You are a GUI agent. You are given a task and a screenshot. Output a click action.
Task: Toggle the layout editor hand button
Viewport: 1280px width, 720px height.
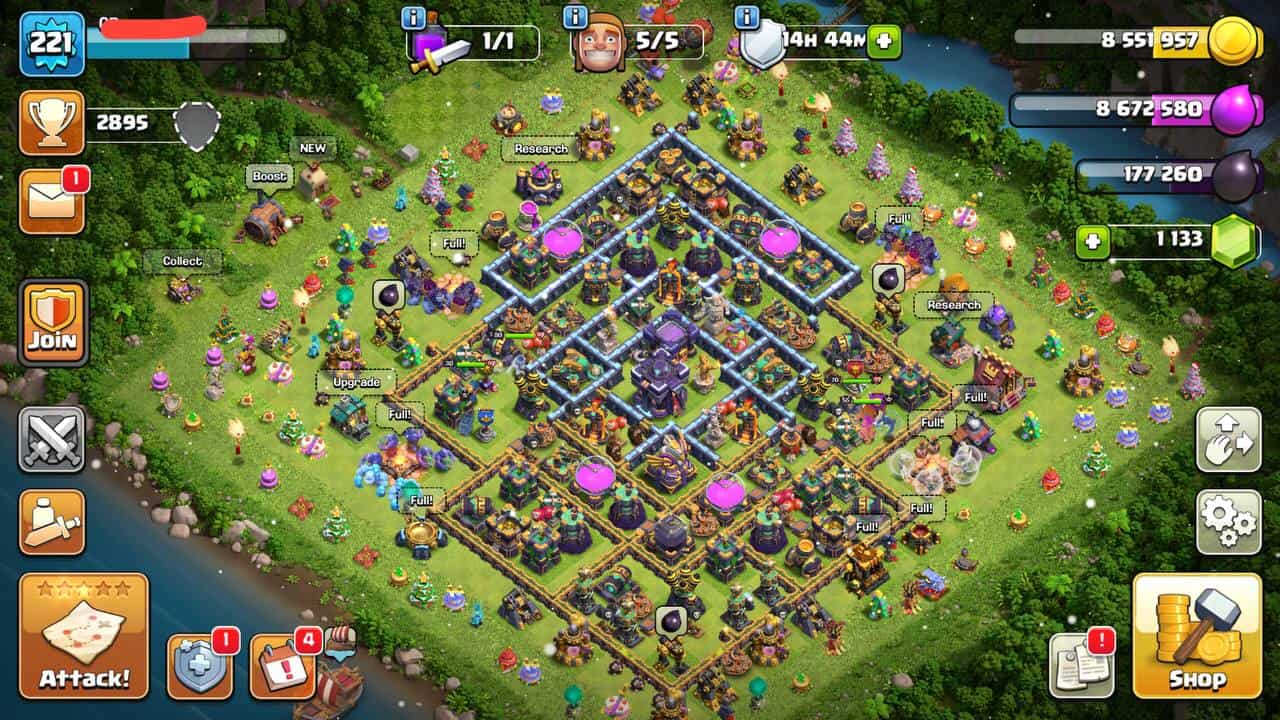tap(1228, 440)
